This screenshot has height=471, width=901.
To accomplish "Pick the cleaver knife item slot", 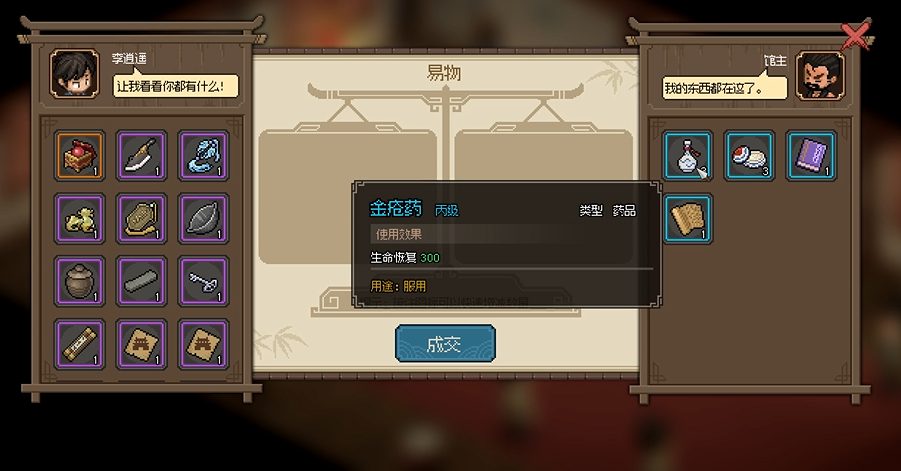I will [141, 155].
